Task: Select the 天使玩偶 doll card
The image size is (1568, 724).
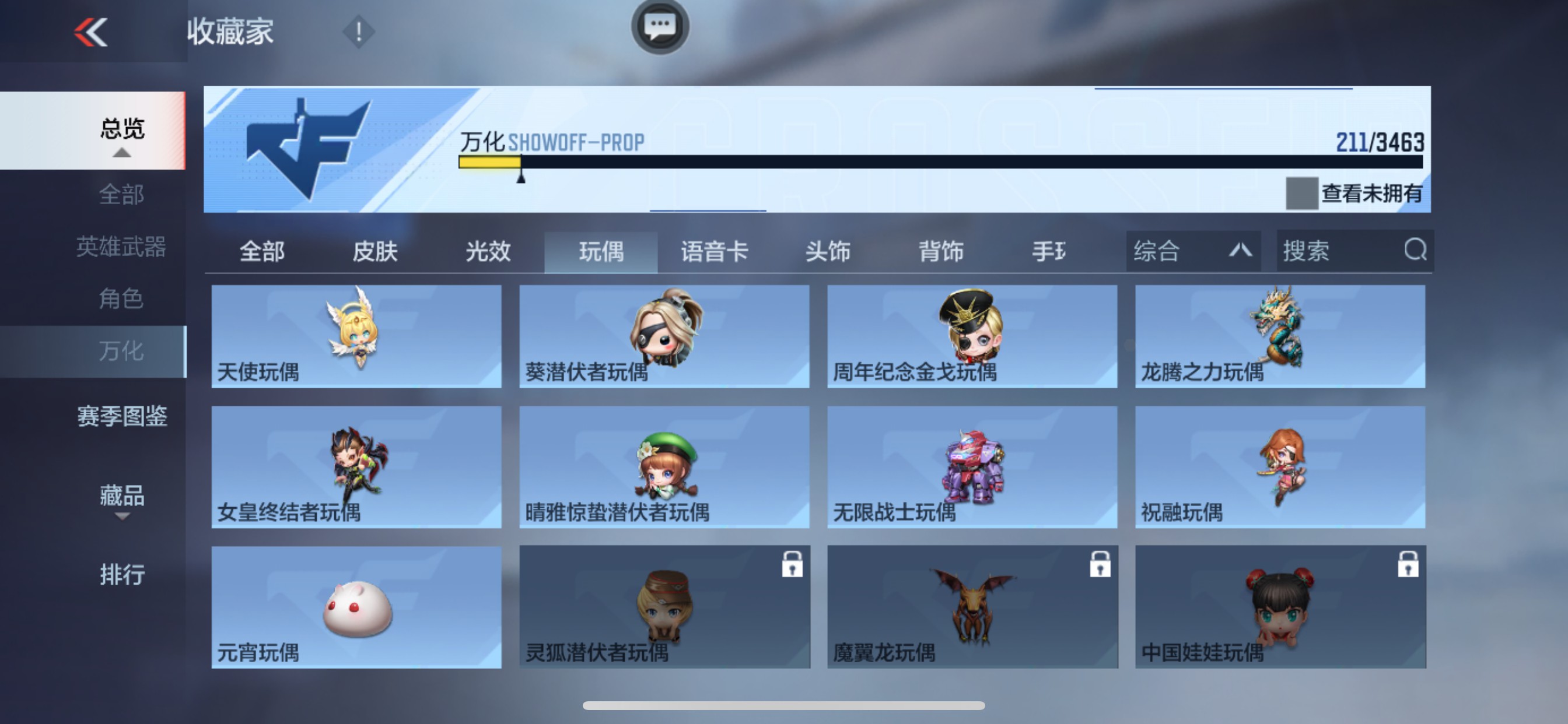Action: pyautogui.click(x=356, y=336)
